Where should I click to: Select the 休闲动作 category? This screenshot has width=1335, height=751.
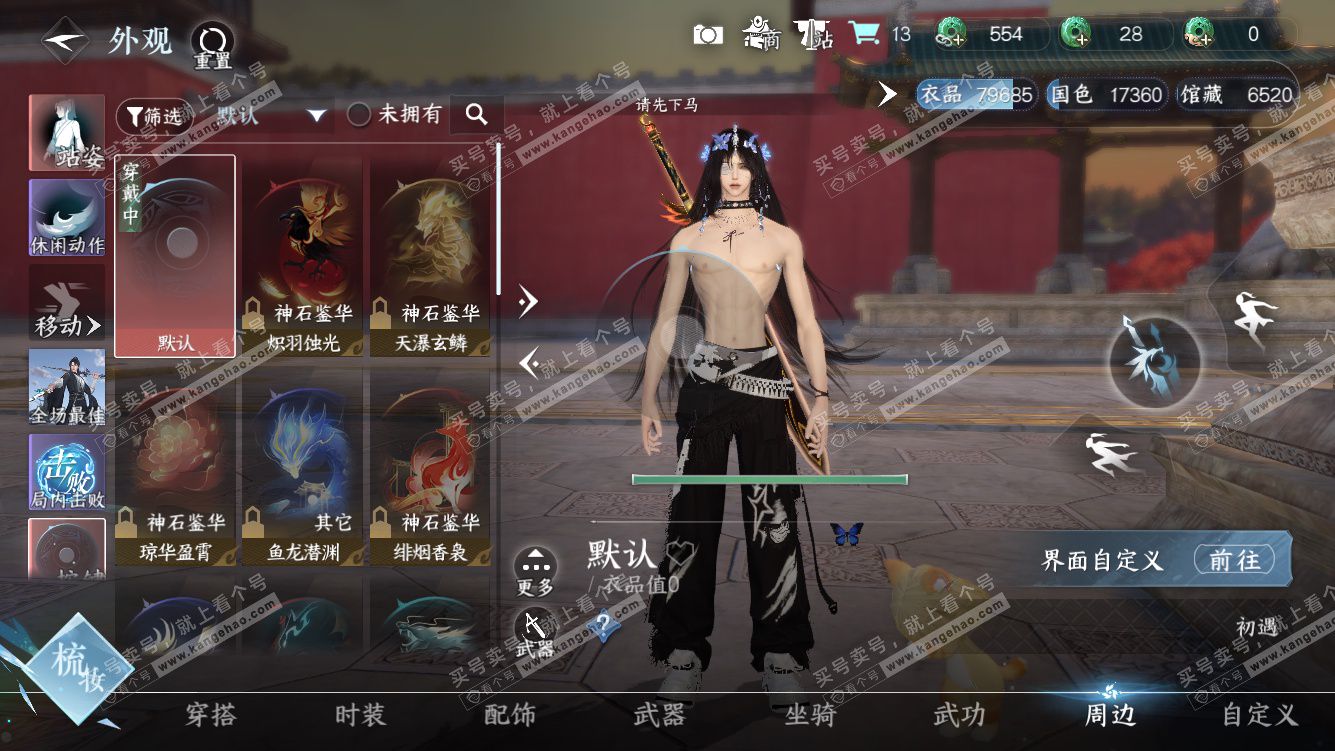pos(67,217)
